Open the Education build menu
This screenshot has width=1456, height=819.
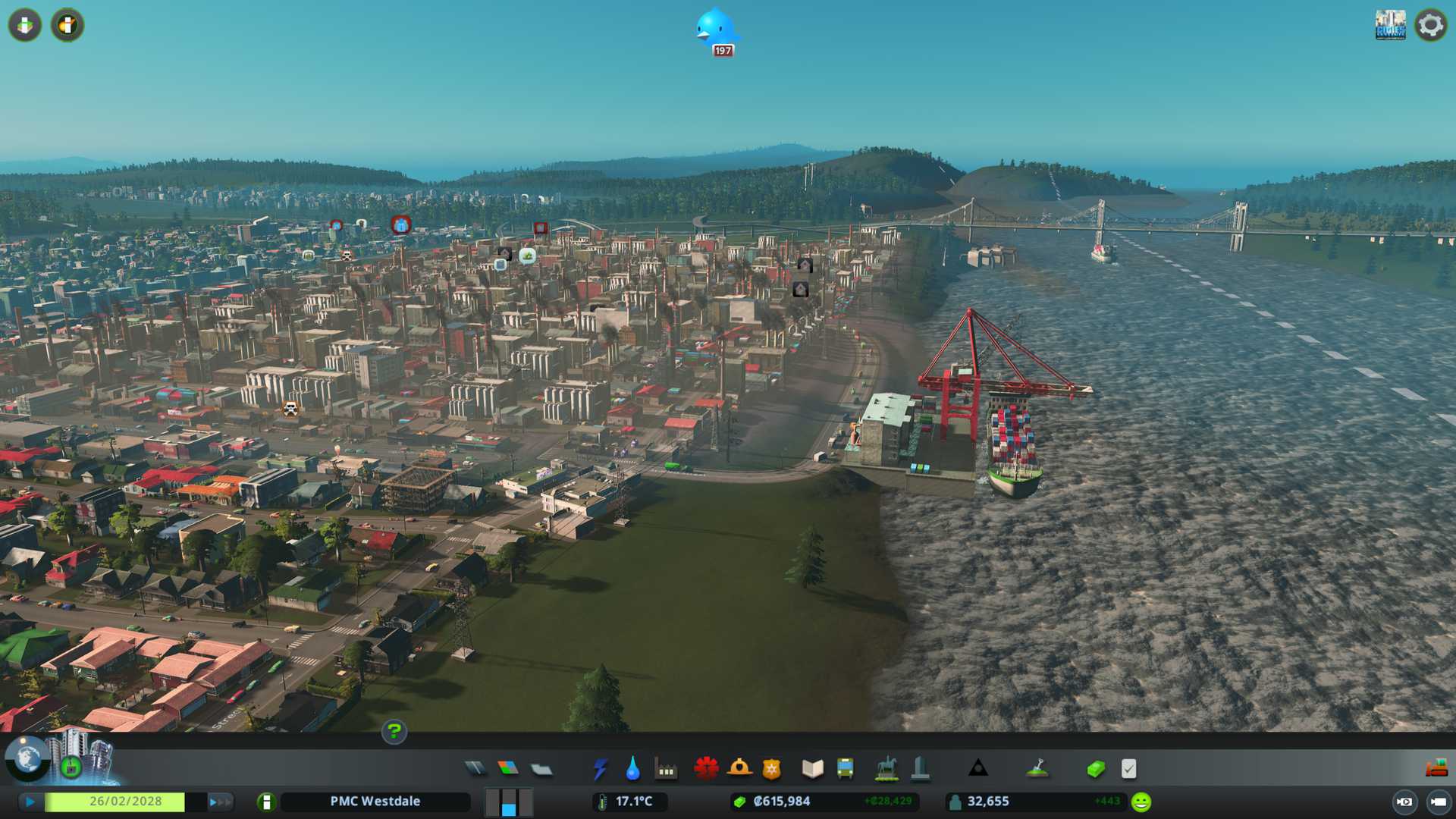tap(812, 769)
